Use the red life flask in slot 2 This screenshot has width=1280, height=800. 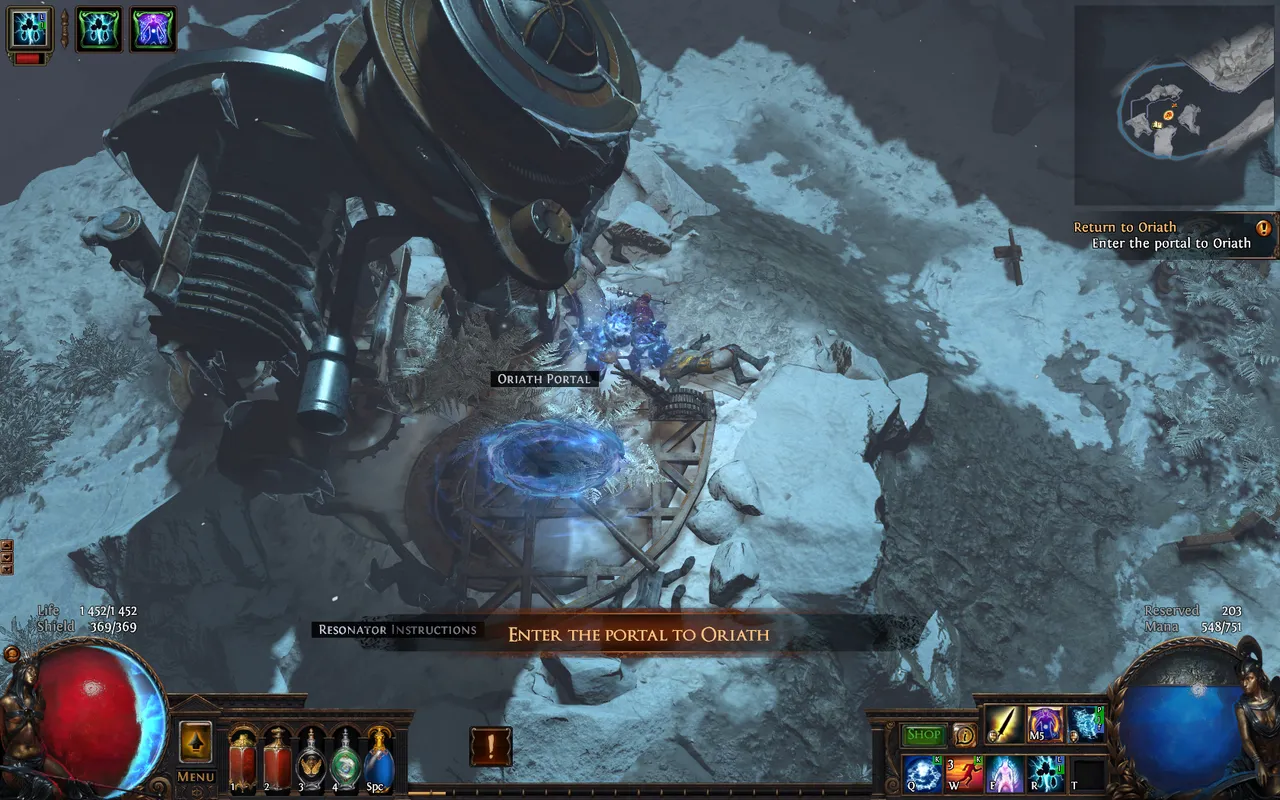click(x=277, y=756)
